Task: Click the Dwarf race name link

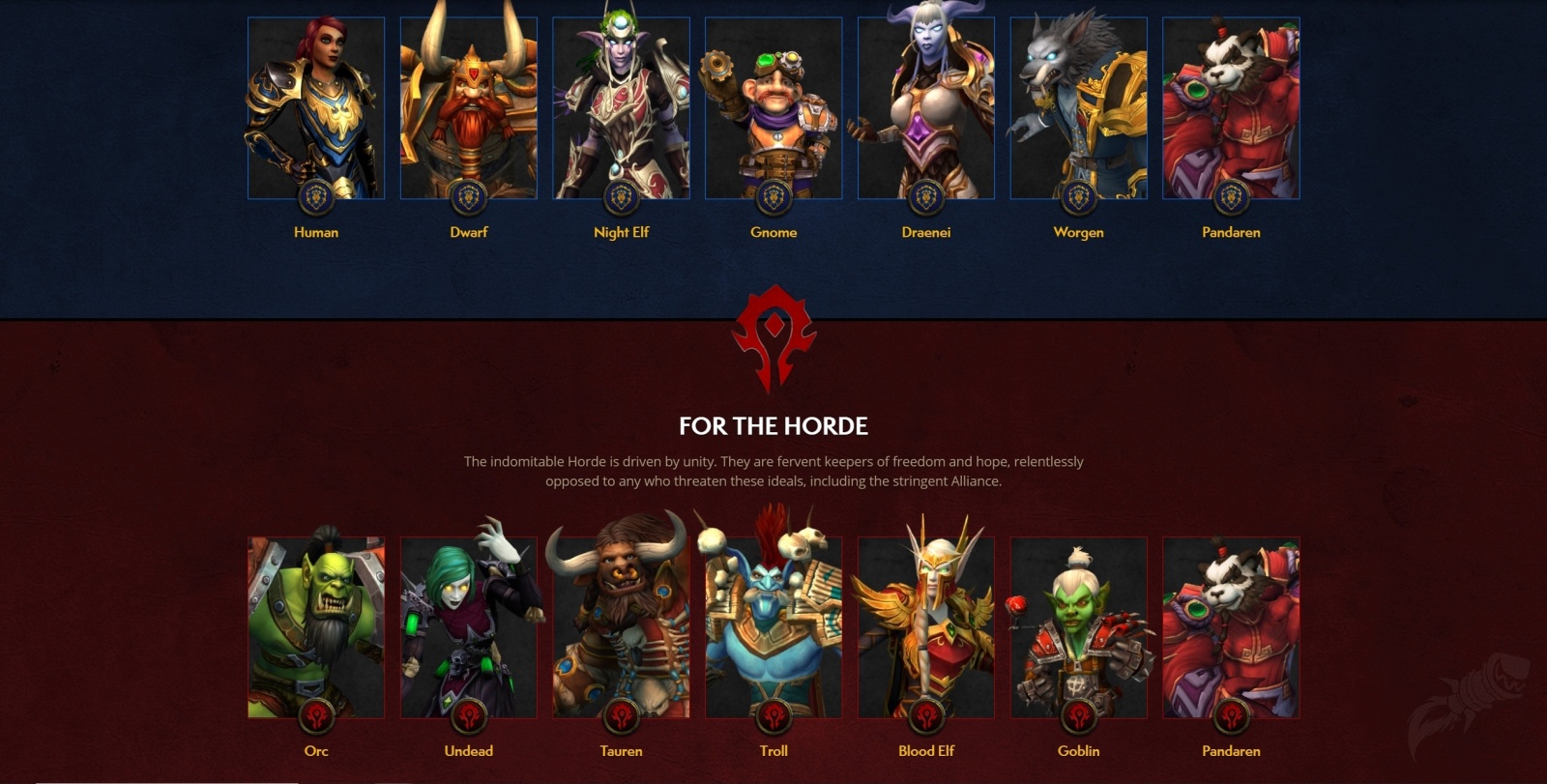Action: tap(469, 232)
